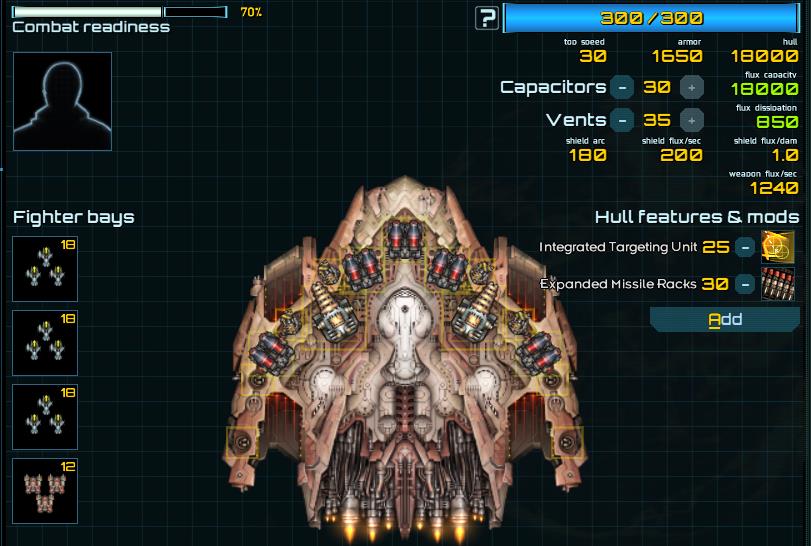
Task: Remove the Integrated Targeting Unit hullmod
Action: tap(744, 247)
